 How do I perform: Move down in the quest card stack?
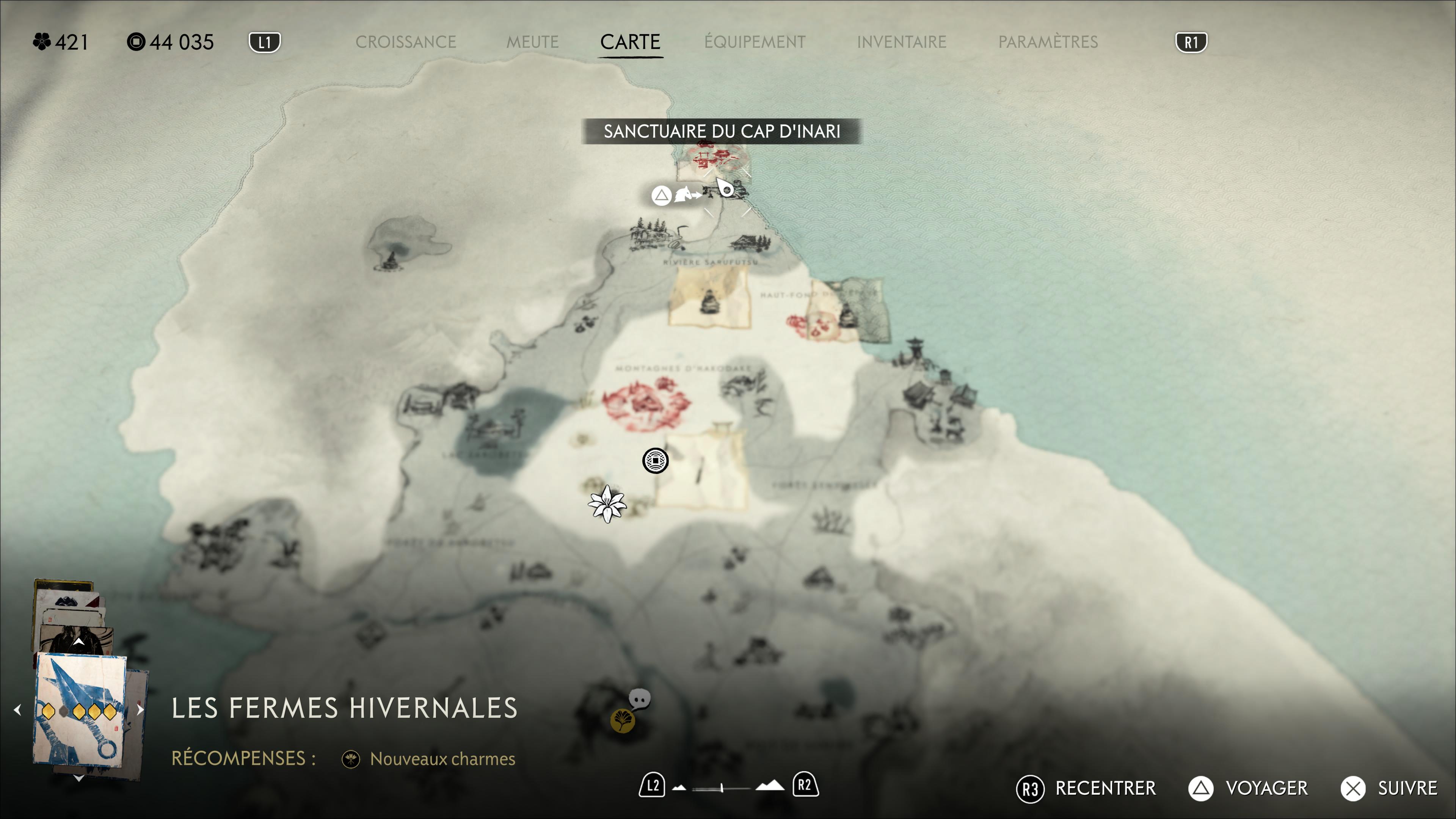click(78, 778)
